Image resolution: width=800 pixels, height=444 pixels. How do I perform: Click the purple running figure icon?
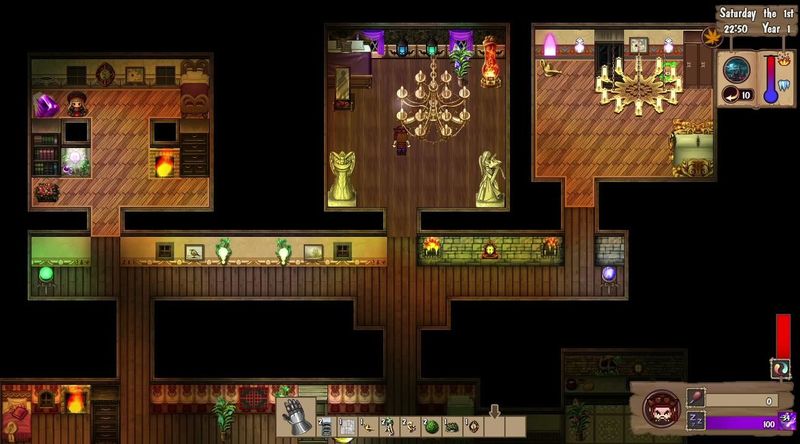pos(787,421)
